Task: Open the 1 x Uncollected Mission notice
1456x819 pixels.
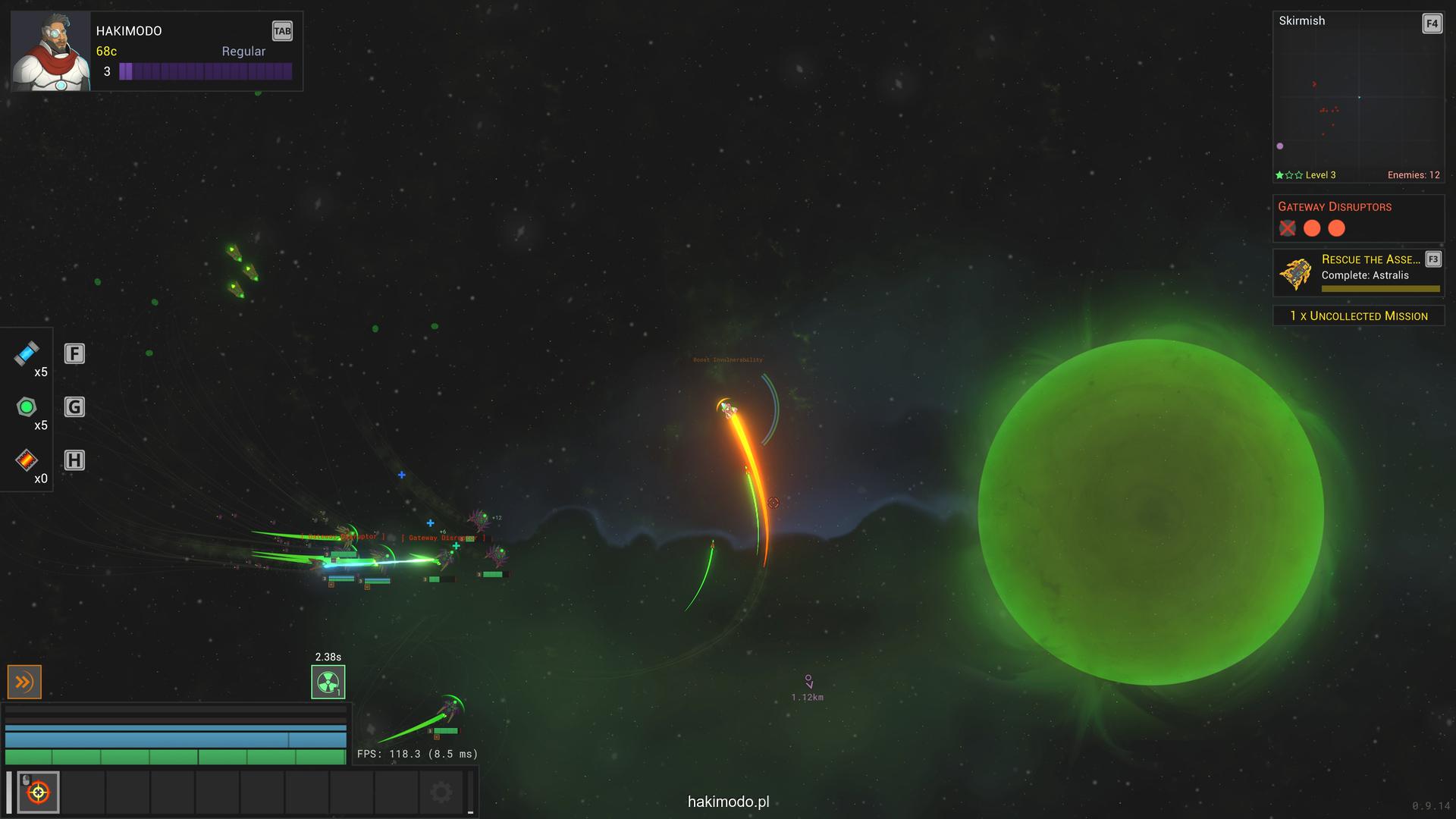Action: (x=1358, y=315)
